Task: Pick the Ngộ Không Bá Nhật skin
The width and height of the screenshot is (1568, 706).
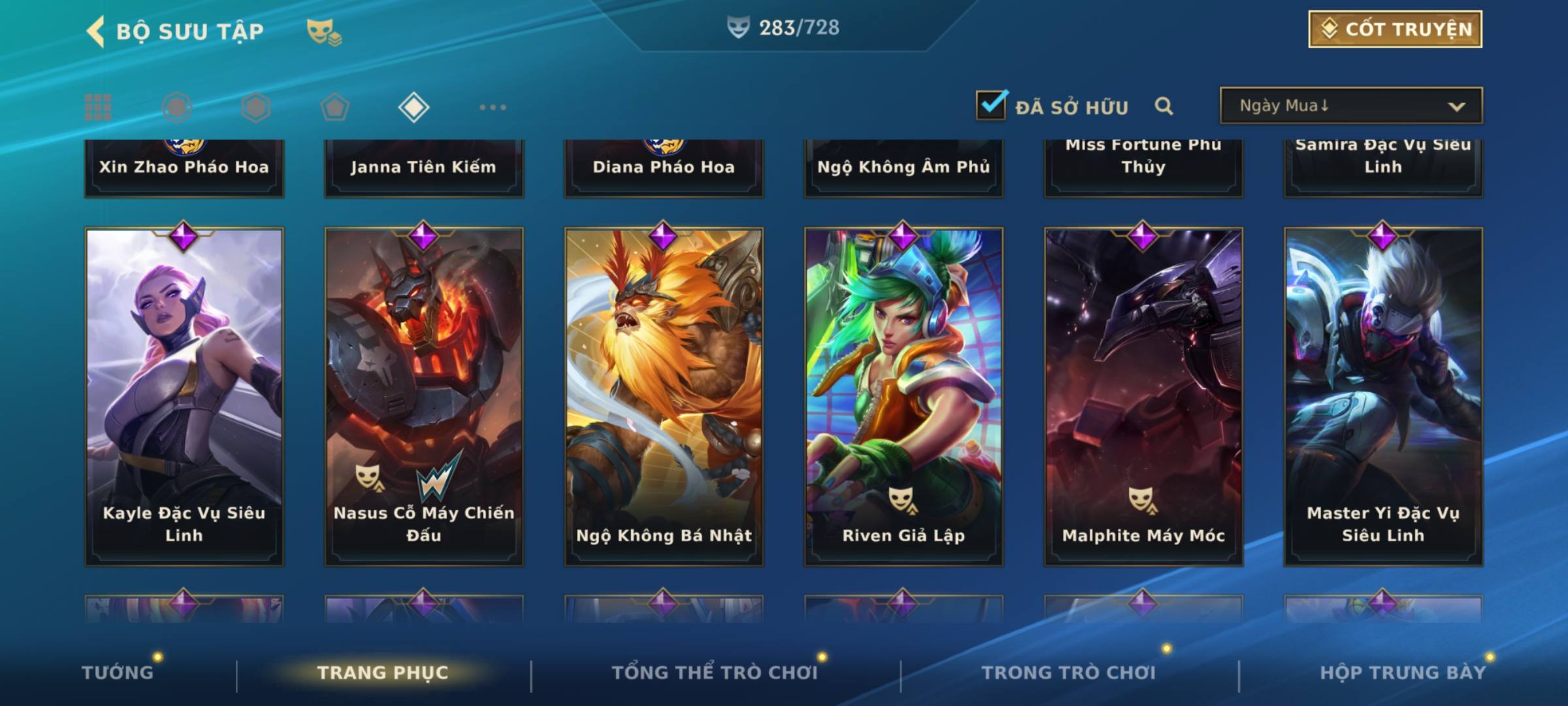Action: pyautogui.click(x=664, y=395)
